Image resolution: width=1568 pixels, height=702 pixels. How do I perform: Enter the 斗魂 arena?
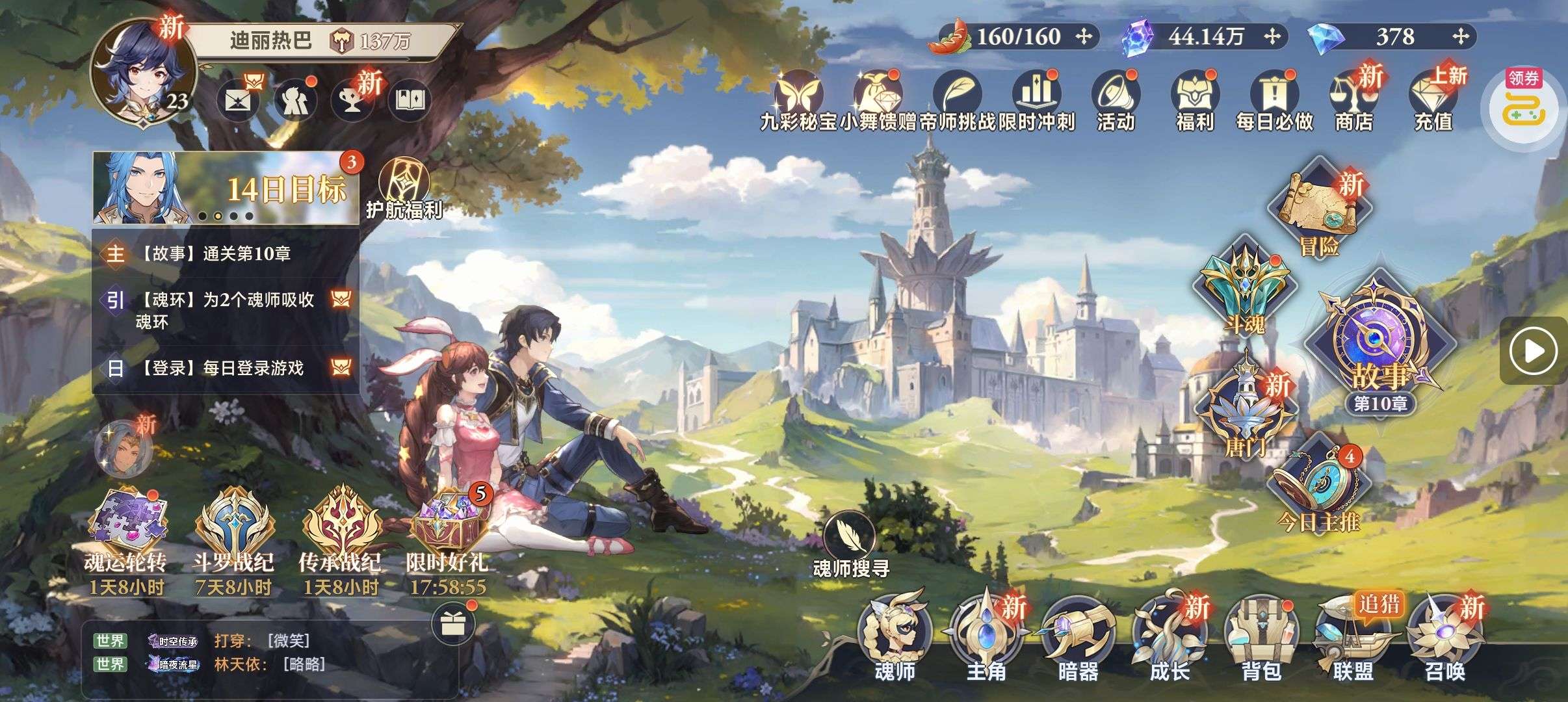coord(1244,289)
